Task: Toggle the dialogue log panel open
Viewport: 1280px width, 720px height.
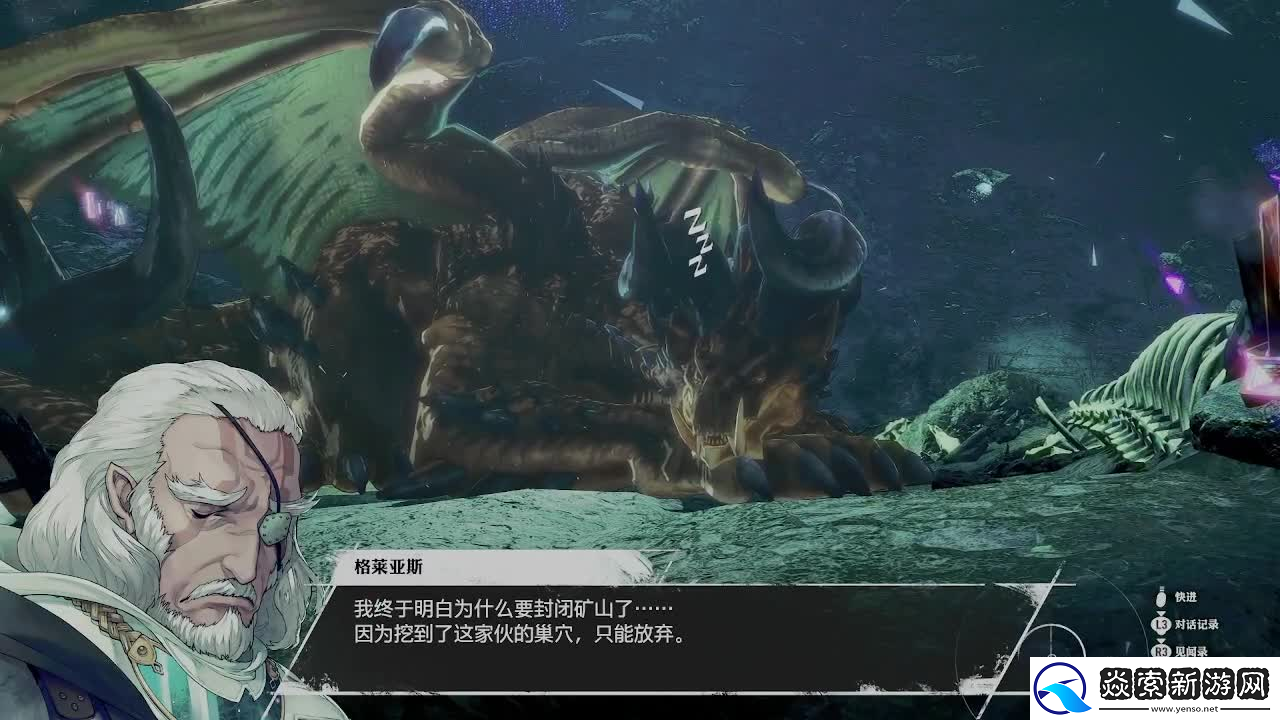Action: coord(1196,623)
